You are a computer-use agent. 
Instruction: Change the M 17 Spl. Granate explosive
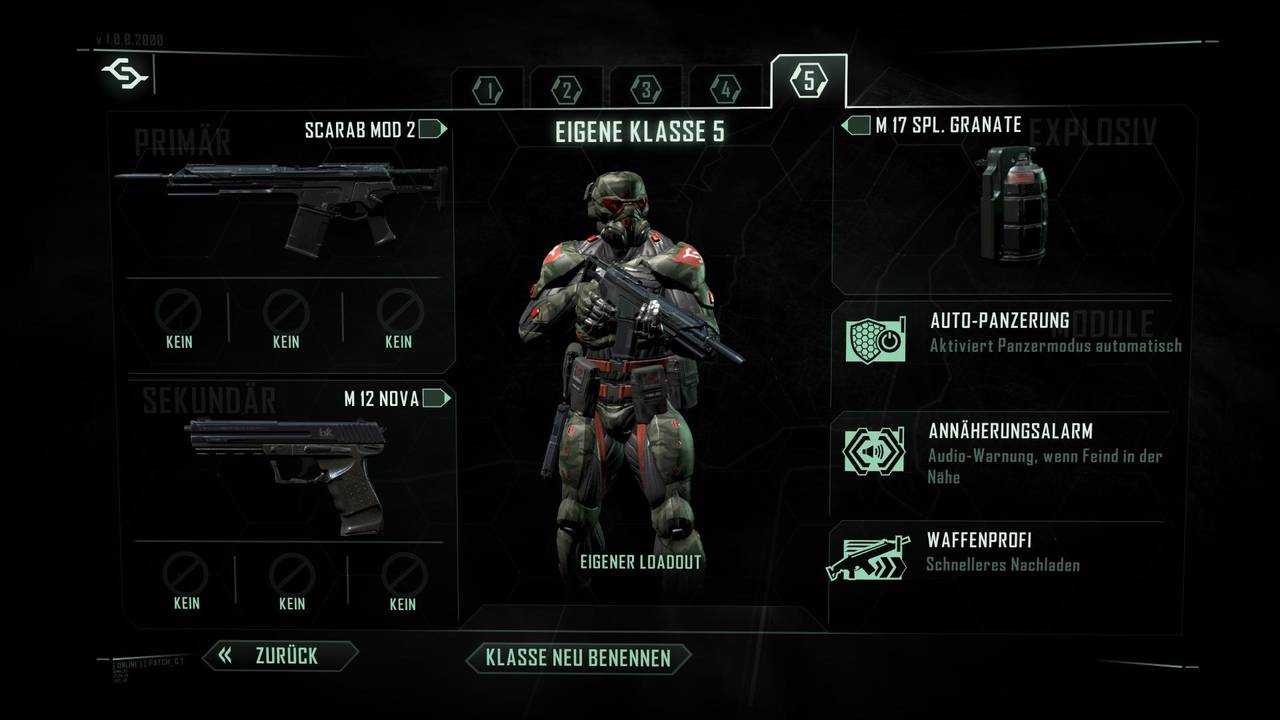pyautogui.click(x=1013, y=200)
